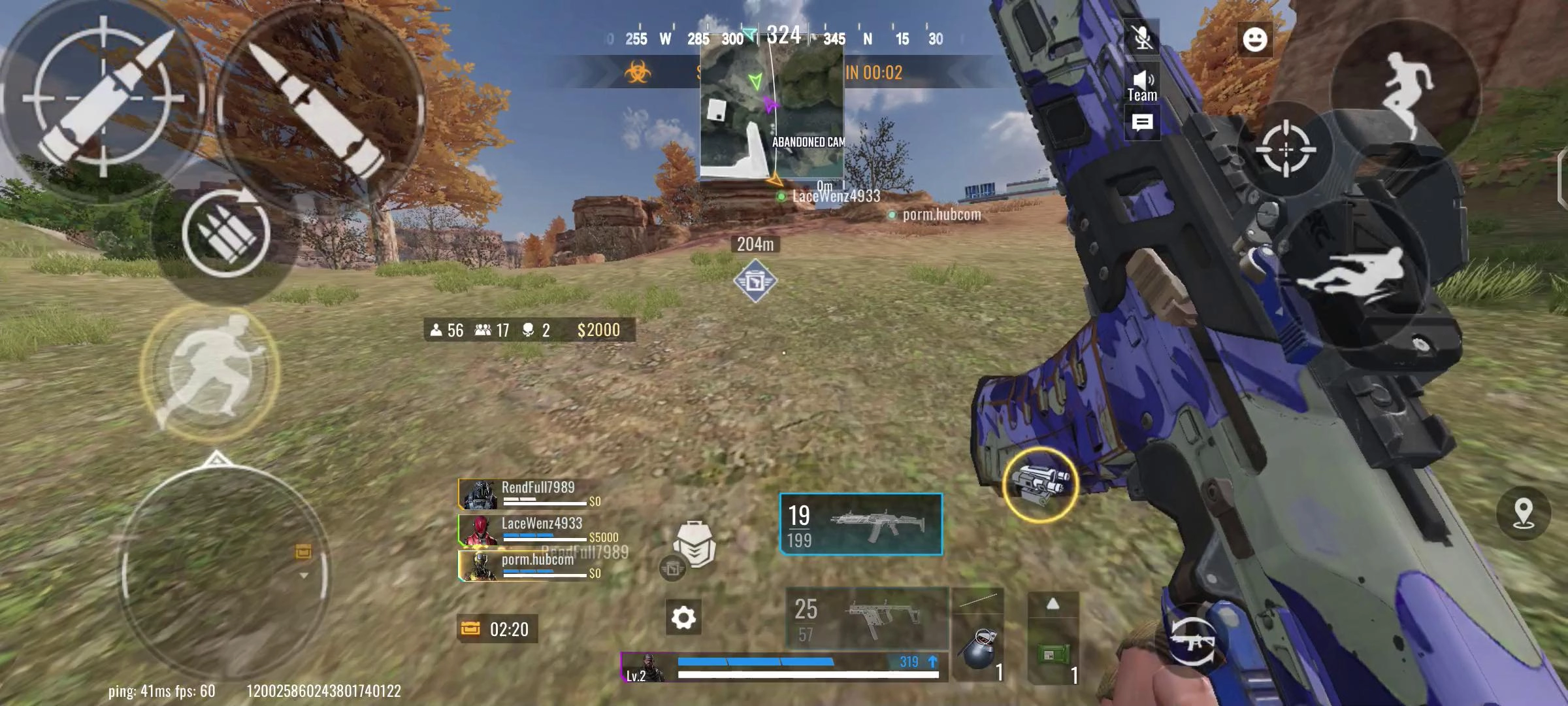The width and height of the screenshot is (1568, 706).
Task: Open the backpack inventory
Action: pyautogui.click(x=694, y=544)
